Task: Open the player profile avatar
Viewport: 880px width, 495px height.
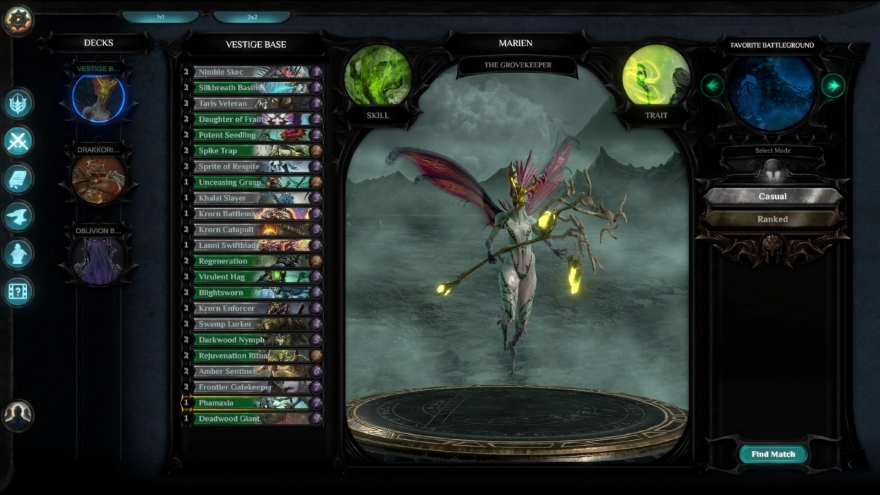Action: (x=18, y=414)
